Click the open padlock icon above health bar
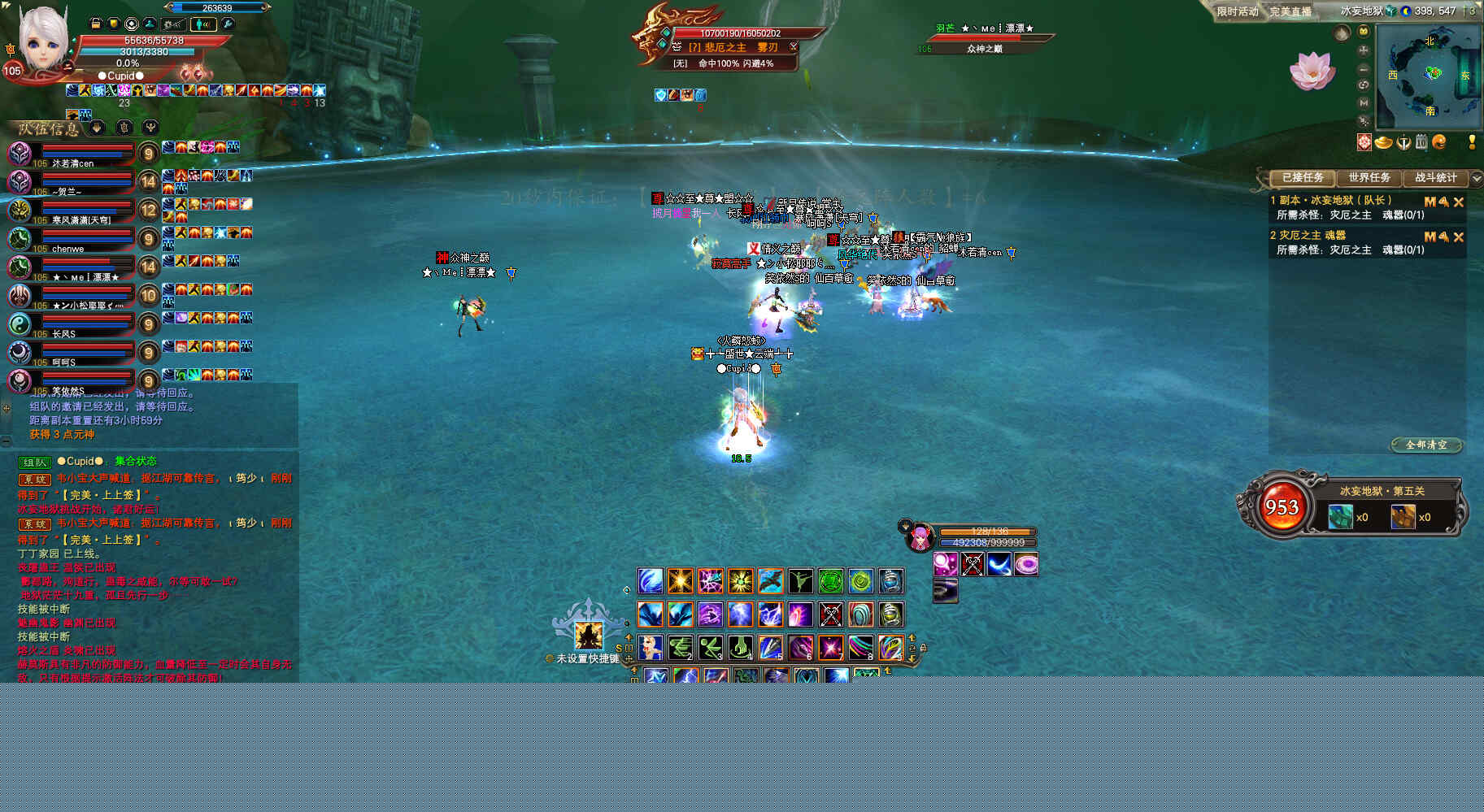This screenshot has width=1484, height=812. [95, 24]
